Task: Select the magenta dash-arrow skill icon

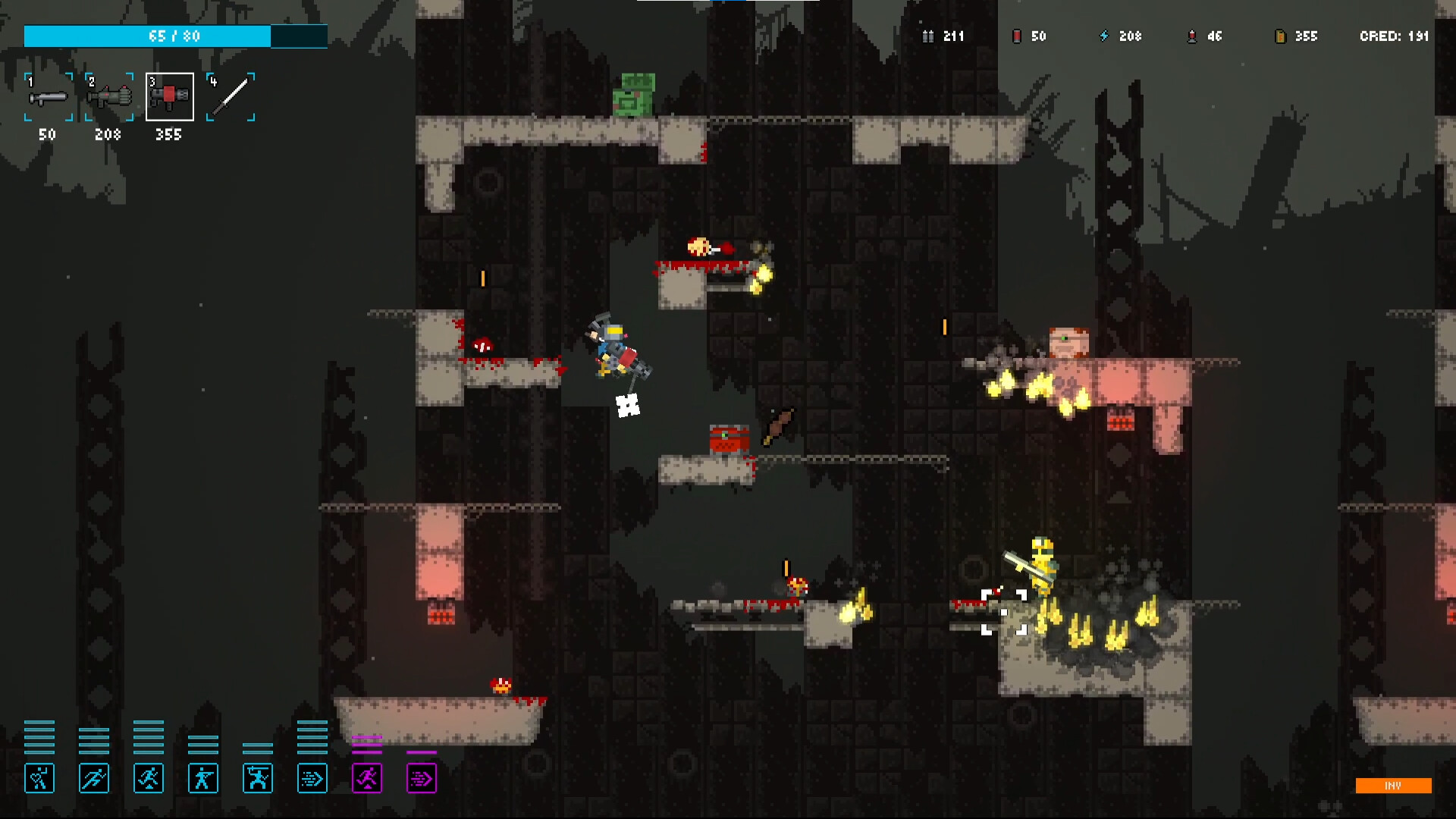Action: tap(422, 777)
